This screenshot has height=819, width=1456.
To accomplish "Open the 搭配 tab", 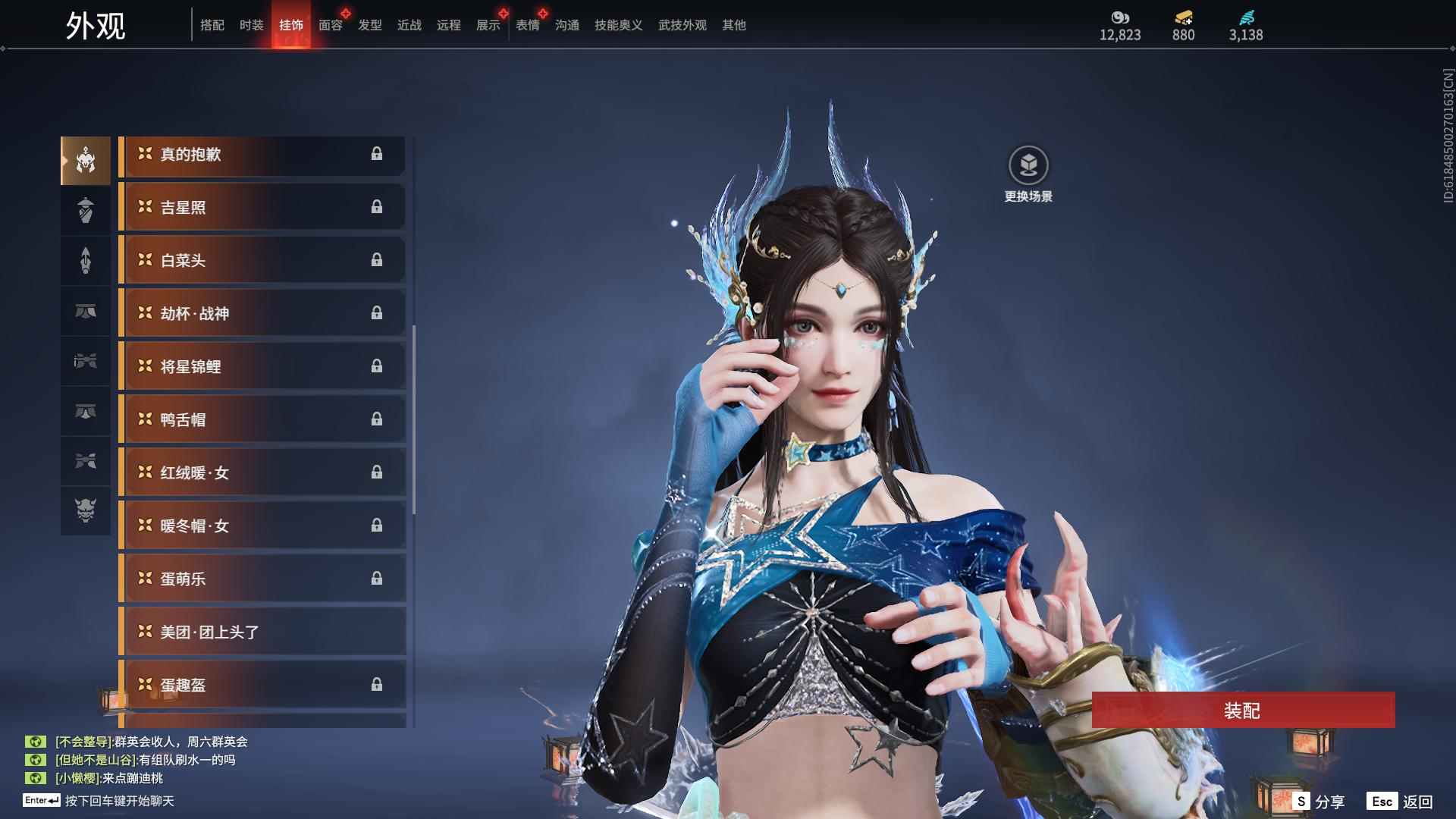I will point(212,25).
